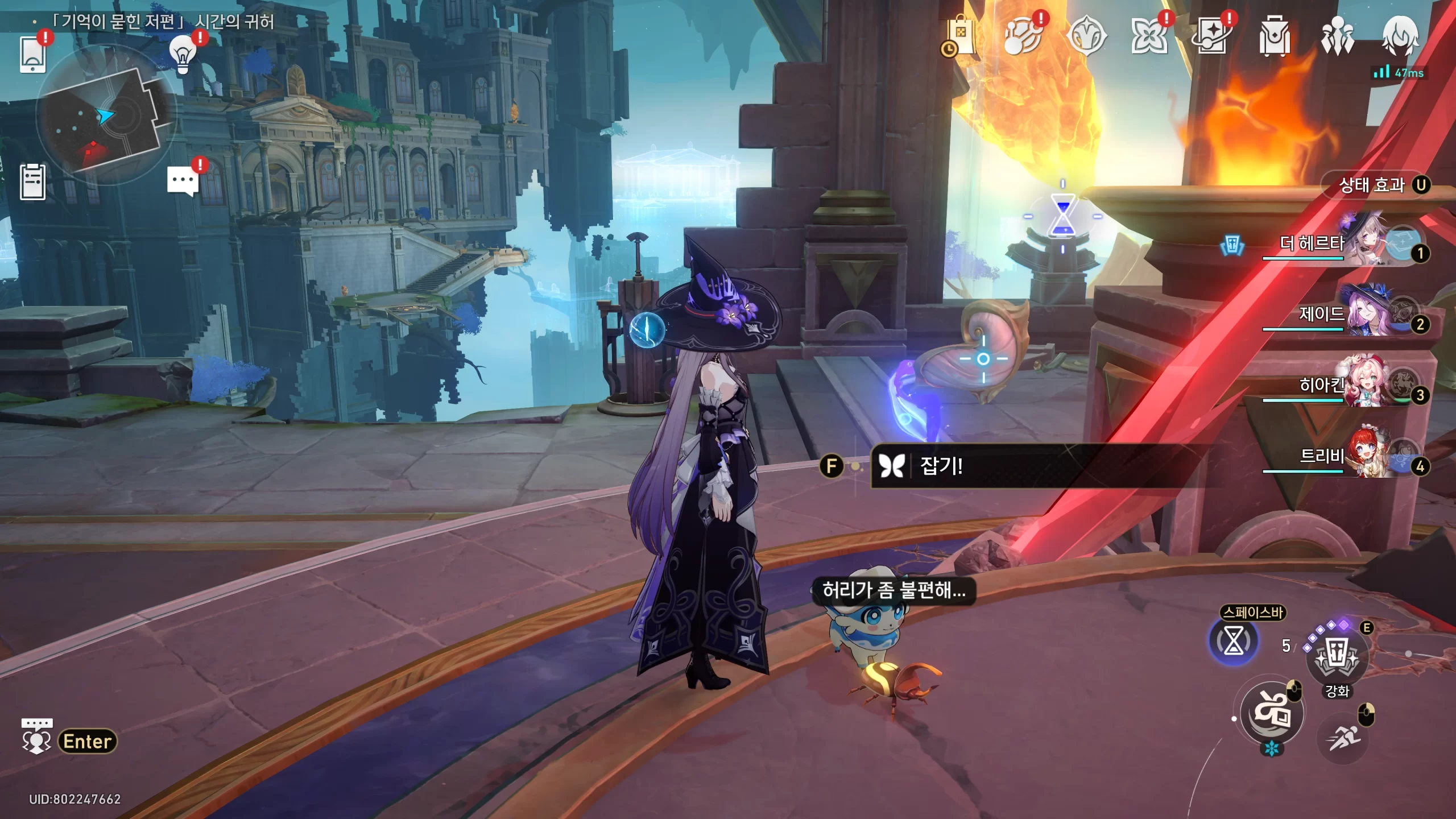Open the shopping bag store icon
Image resolution: width=1456 pixels, height=819 pixels.
click(x=961, y=36)
